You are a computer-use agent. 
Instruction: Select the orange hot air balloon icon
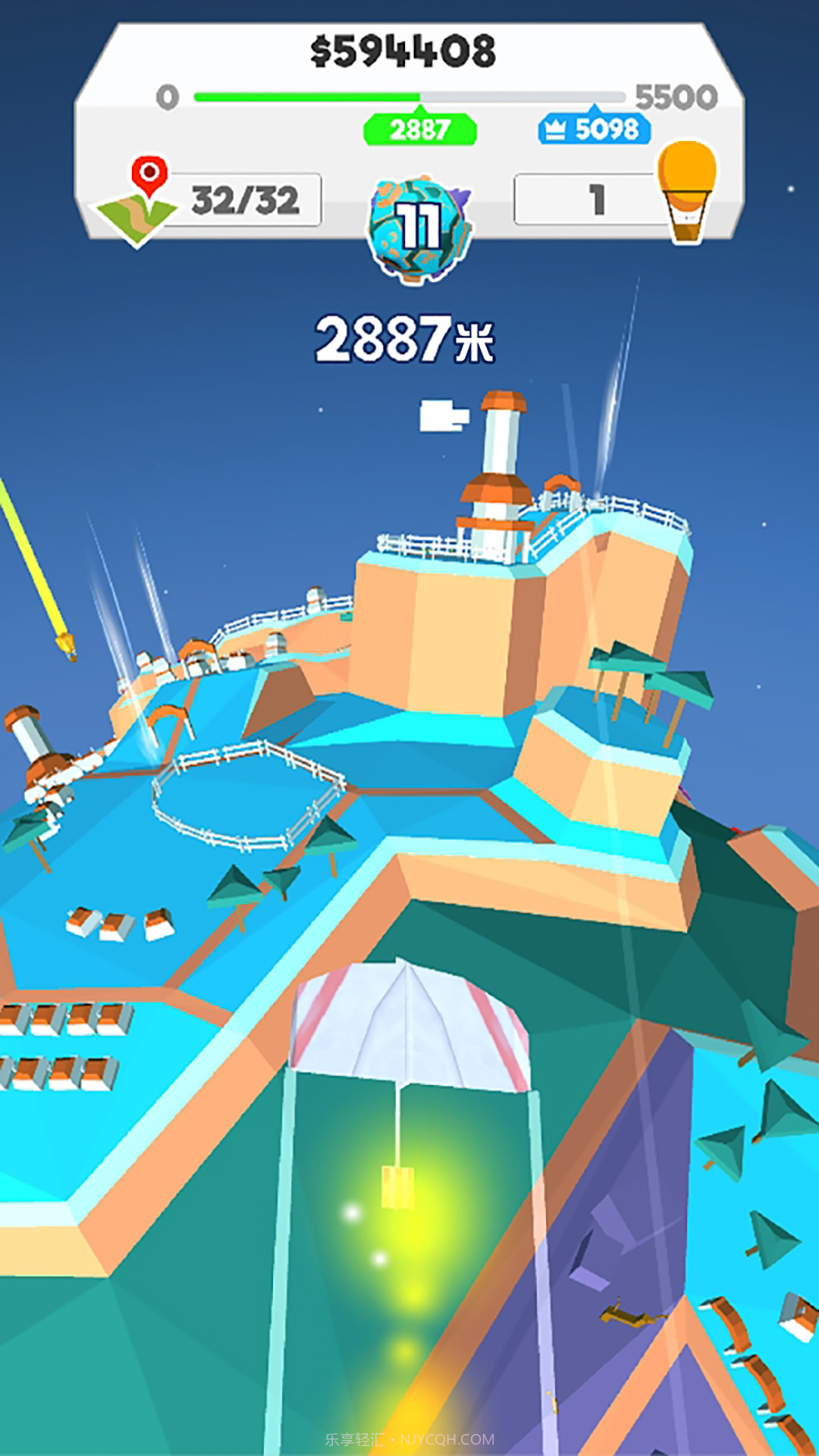tap(687, 191)
